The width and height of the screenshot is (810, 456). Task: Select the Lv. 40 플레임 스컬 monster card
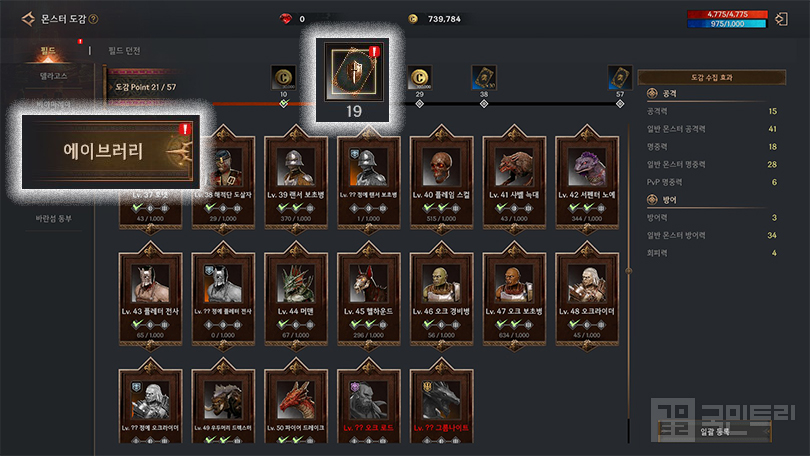pyautogui.click(x=442, y=180)
